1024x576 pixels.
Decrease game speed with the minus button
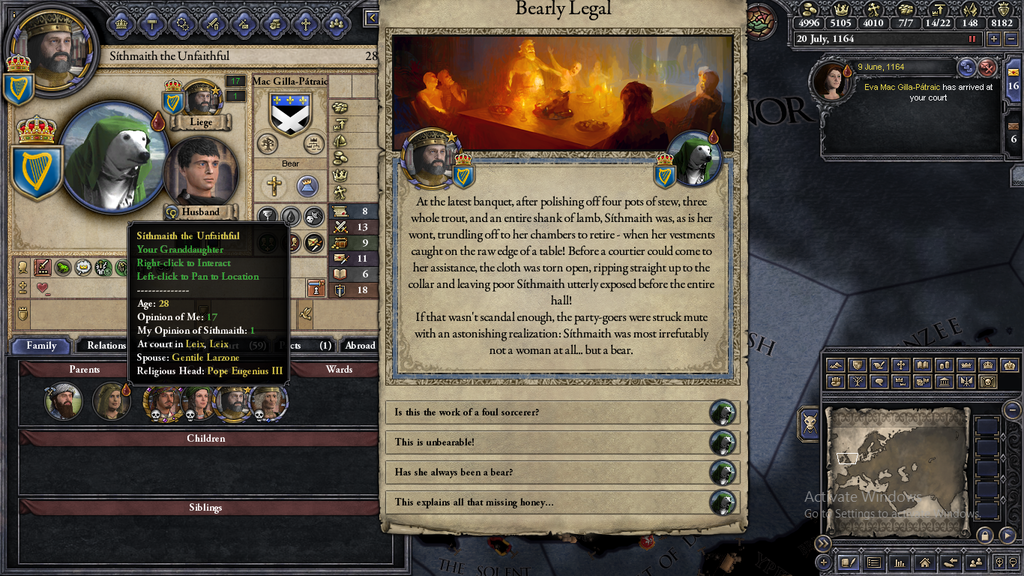pos(1011,39)
